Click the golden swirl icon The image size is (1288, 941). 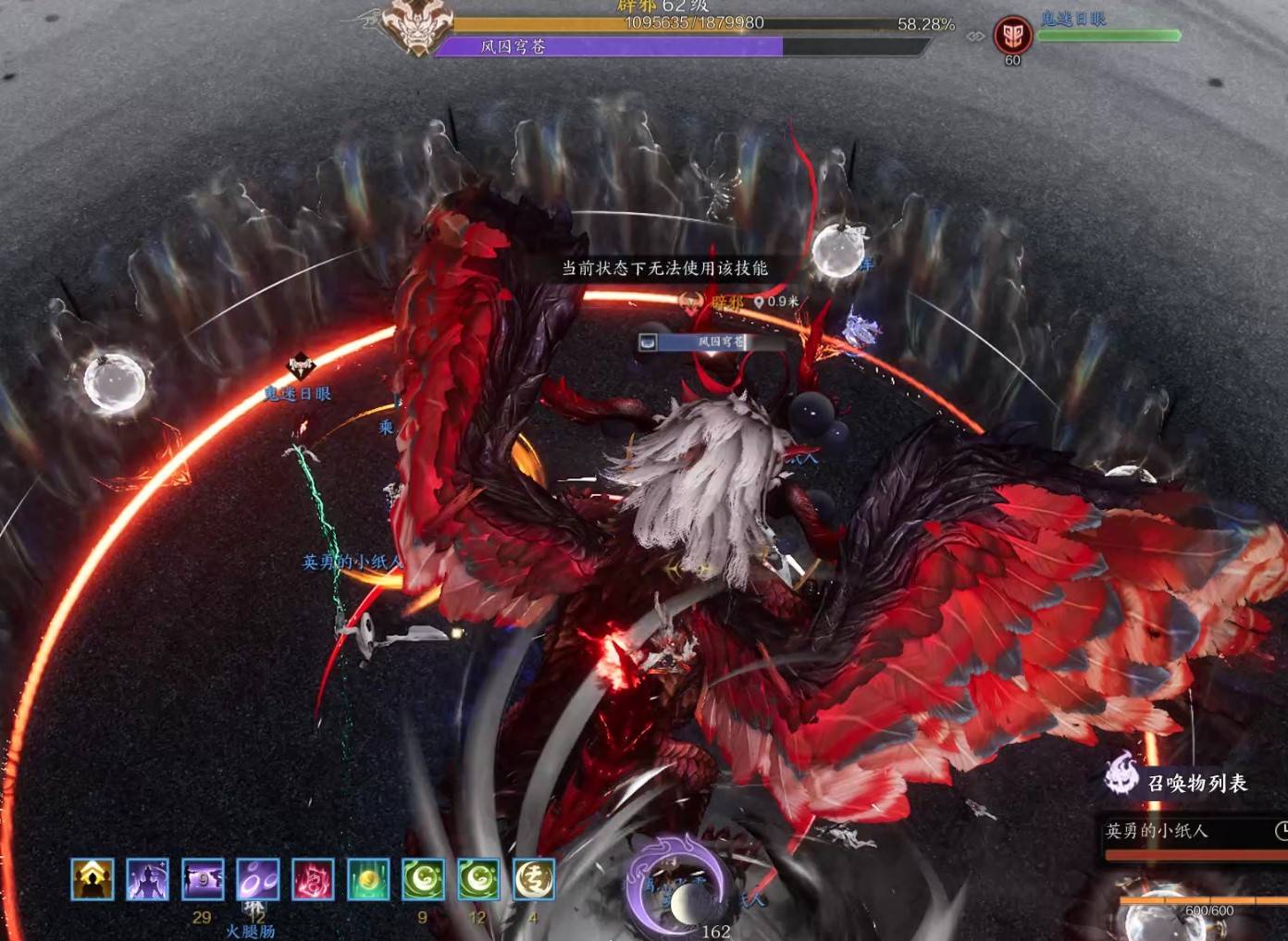pos(534,879)
